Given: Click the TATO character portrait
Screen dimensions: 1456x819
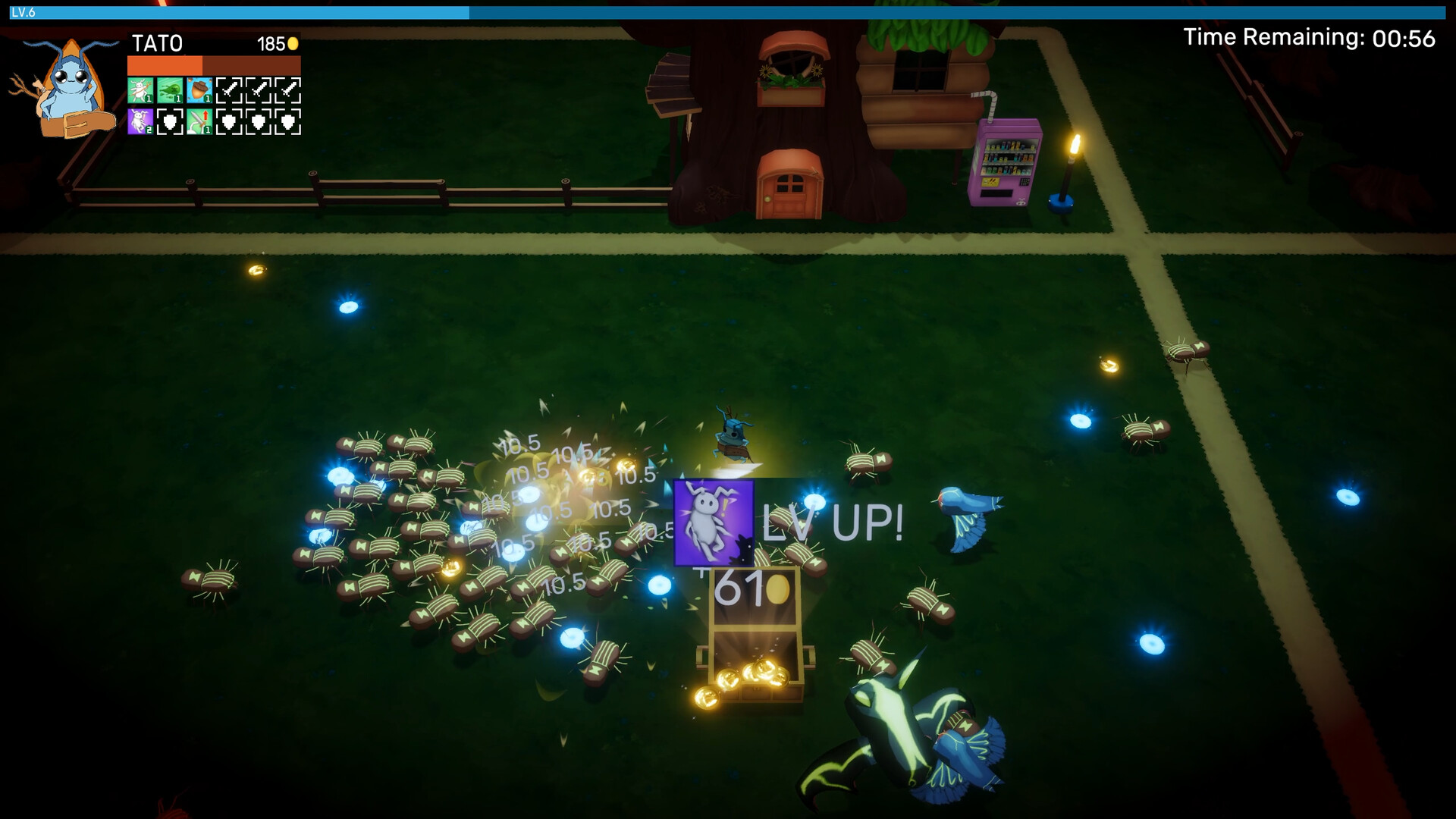Looking at the screenshot, I should pyautogui.click(x=64, y=87).
